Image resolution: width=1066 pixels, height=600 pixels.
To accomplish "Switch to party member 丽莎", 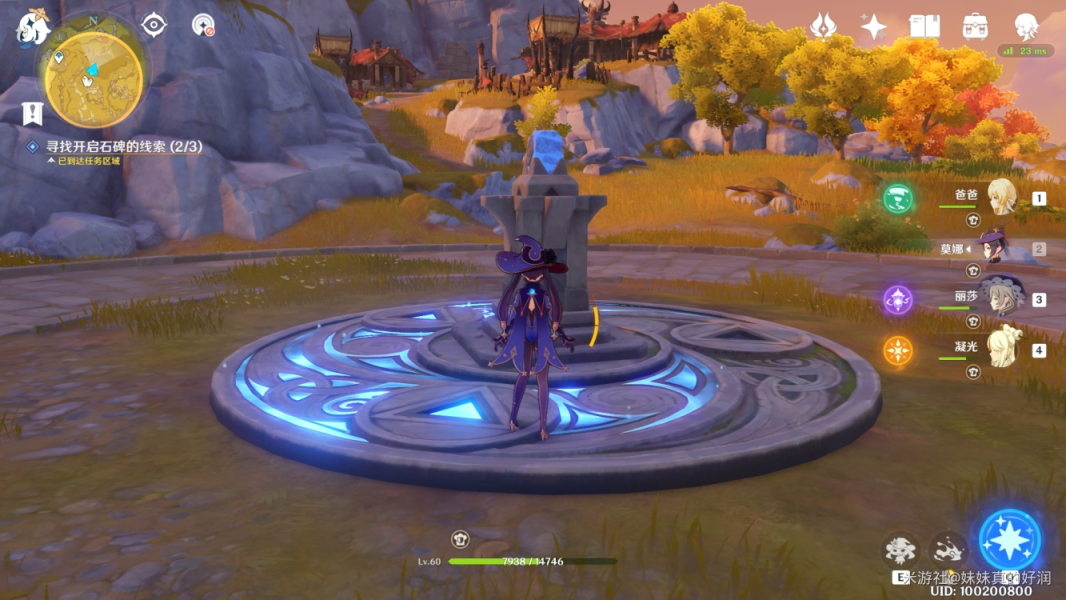I will click(999, 298).
